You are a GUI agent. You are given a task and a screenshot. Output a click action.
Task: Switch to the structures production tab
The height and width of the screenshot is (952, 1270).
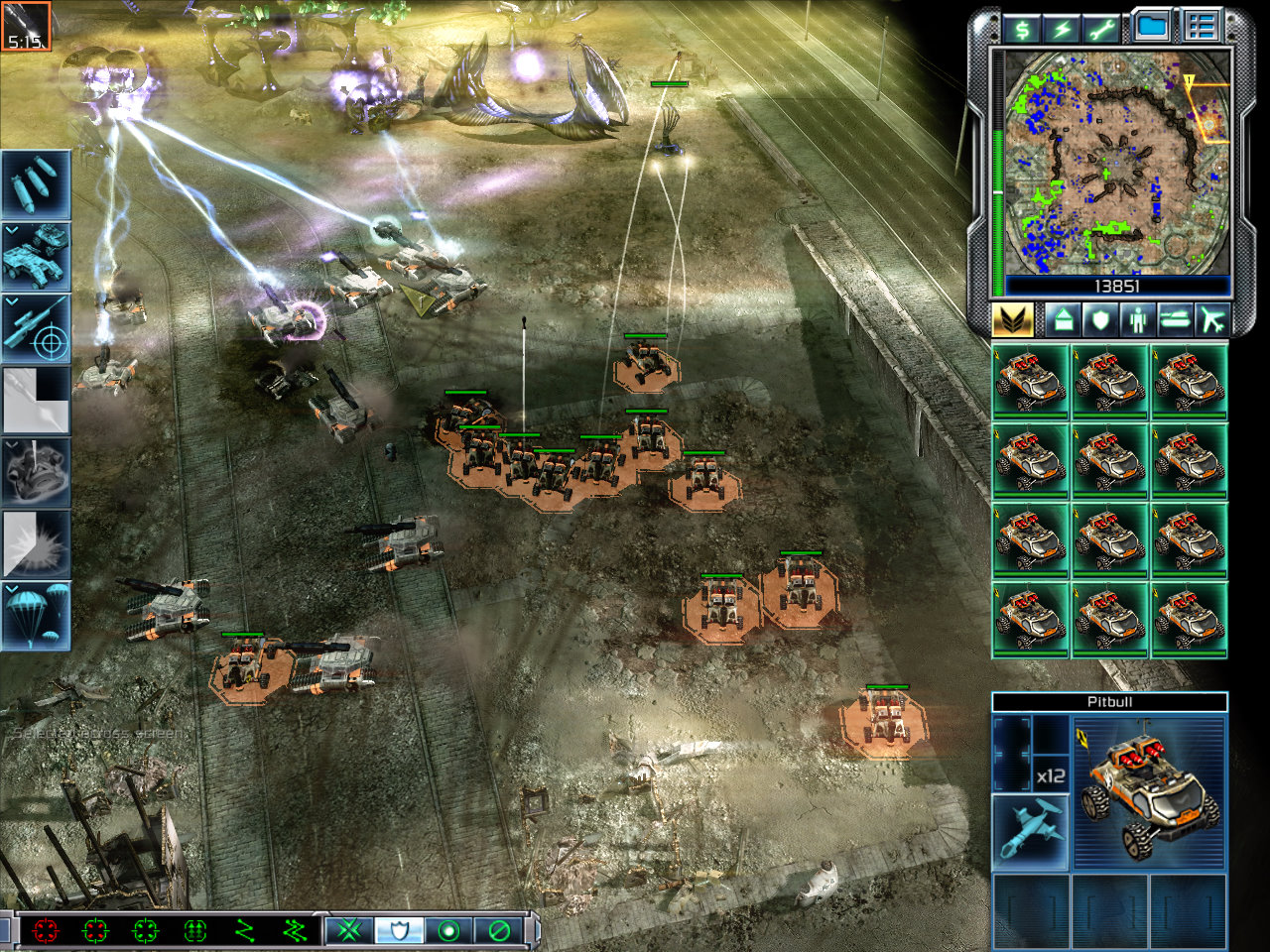1063,319
